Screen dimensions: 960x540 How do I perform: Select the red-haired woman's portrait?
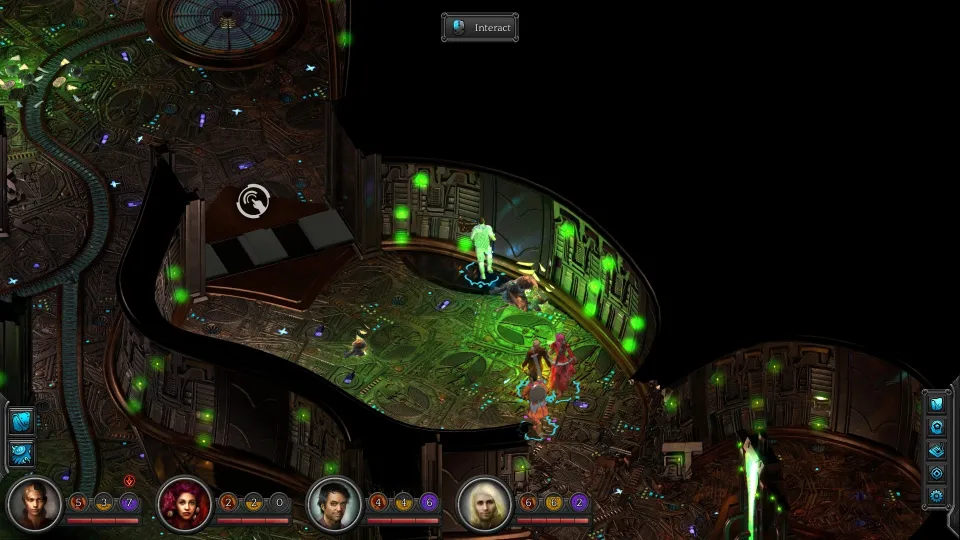coord(185,503)
